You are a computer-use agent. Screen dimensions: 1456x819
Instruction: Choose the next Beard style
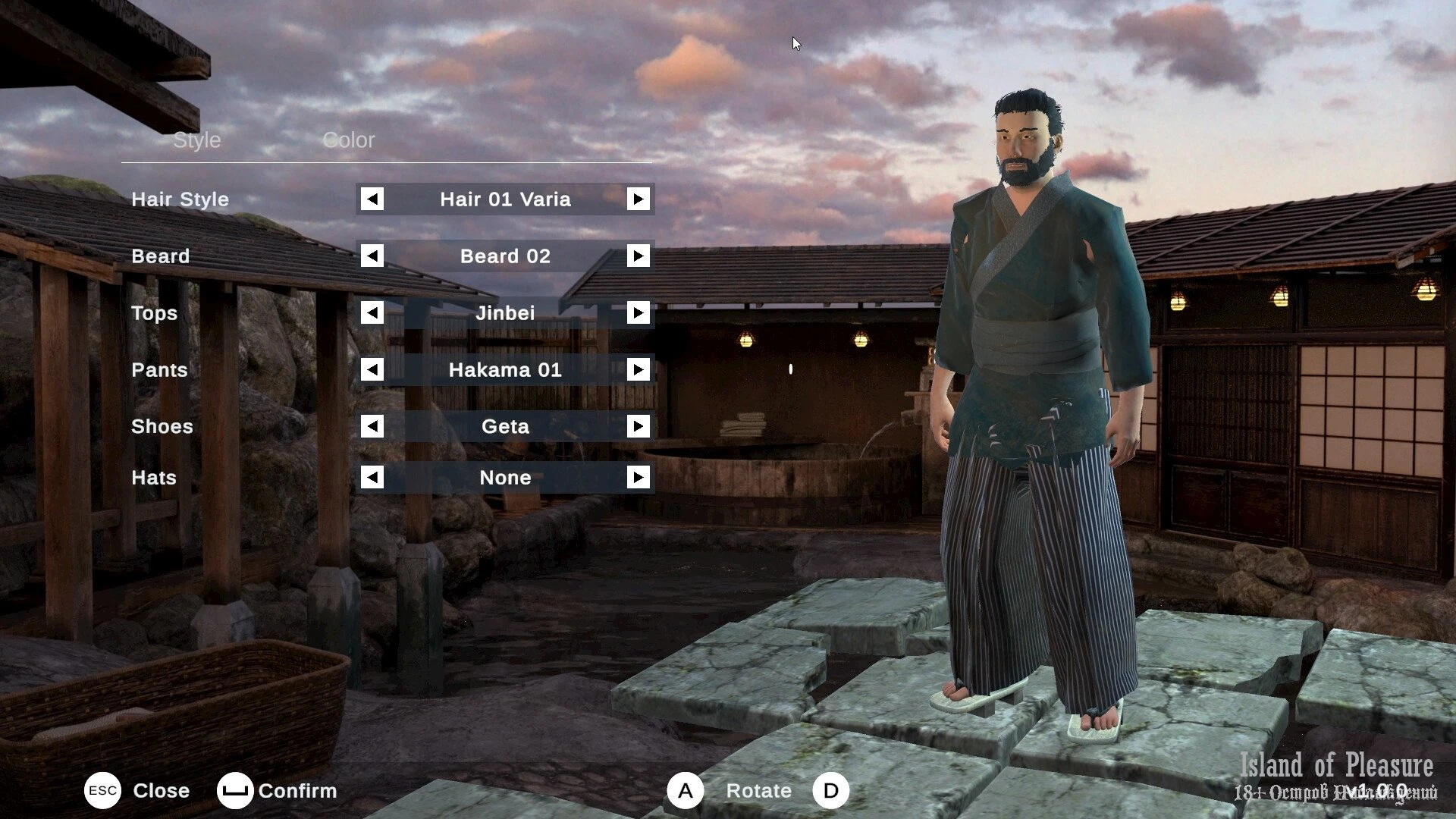pyautogui.click(x=638, y=256)
